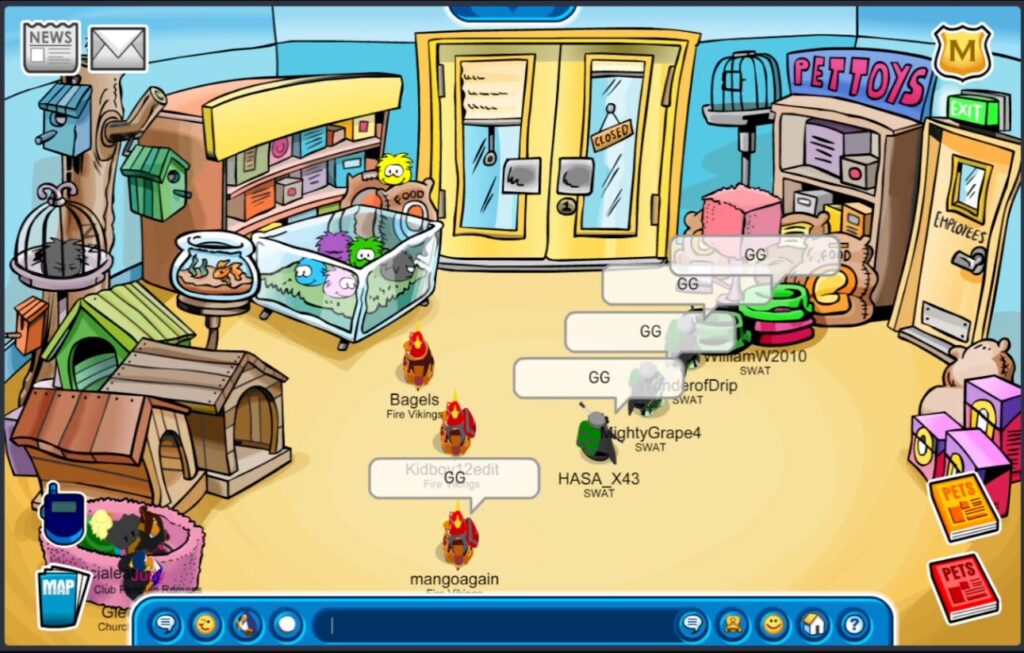The image size is (1024, 653).
Task: Open the penguin actions menu
Action: (x=247, y=626)
